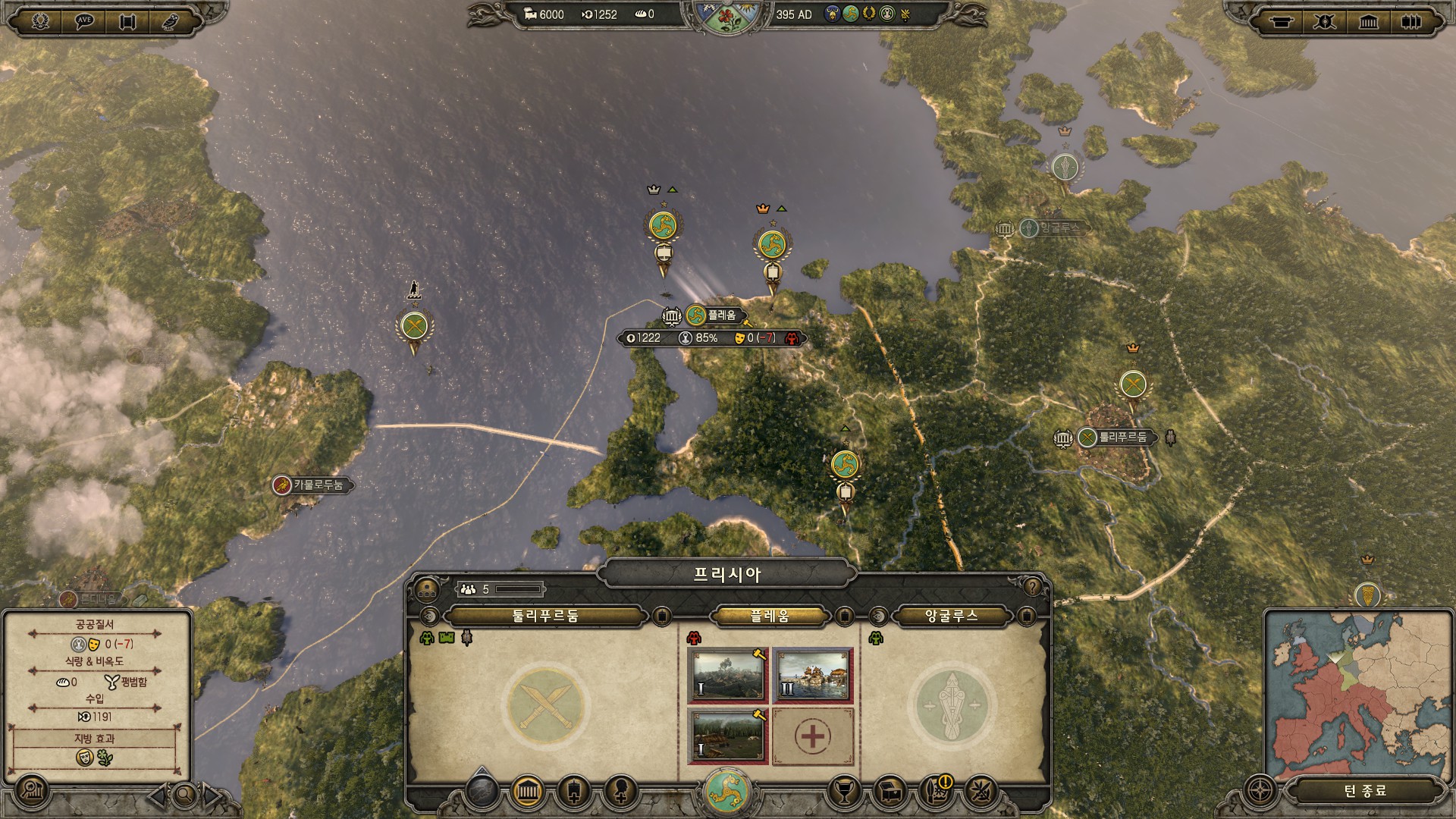Viewport: 1456px width, 819px height.
Task: Select the 앙굴루스 settlement tab
Action: (951, 616)
